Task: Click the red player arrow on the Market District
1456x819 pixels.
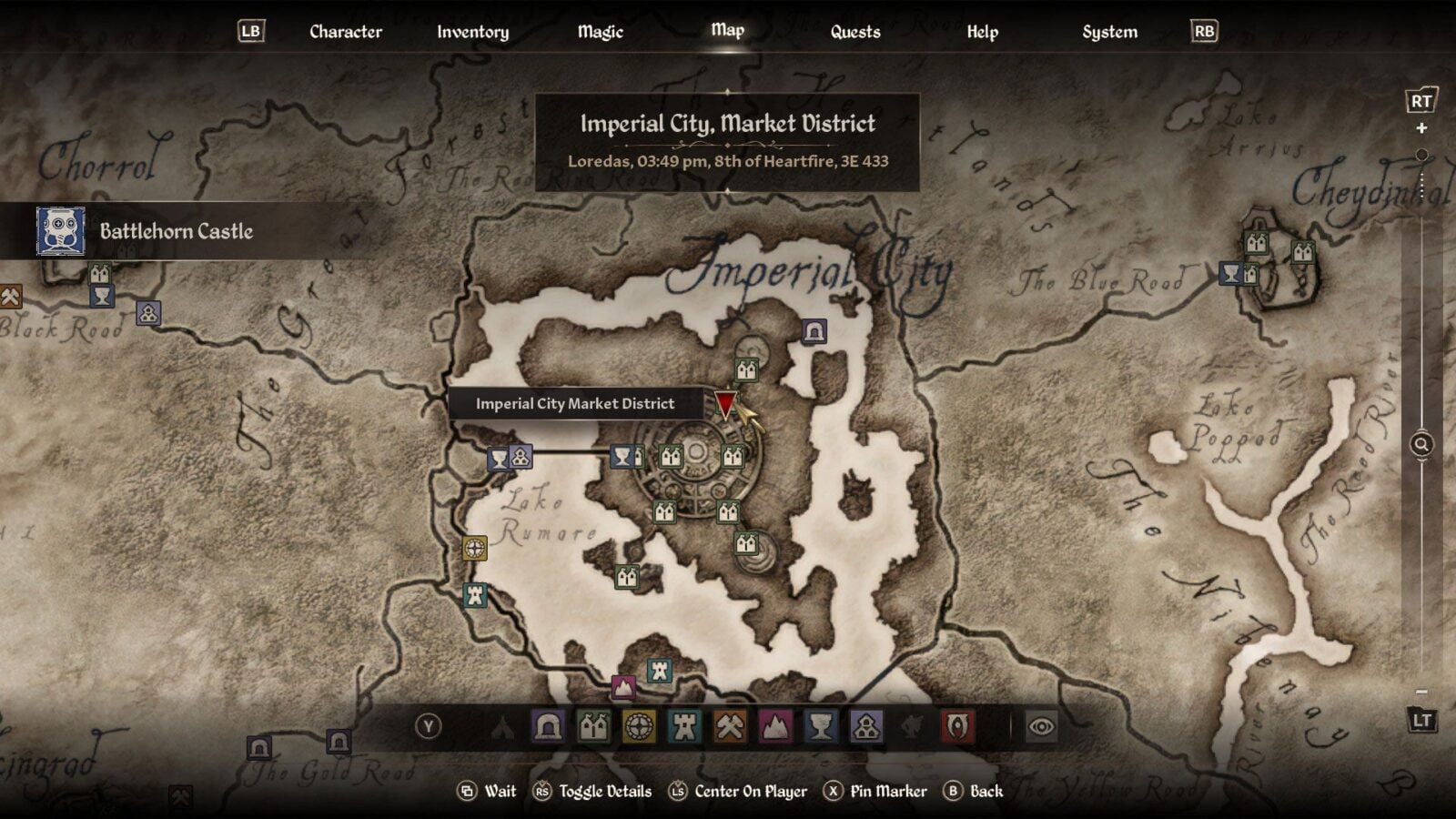Action: [x=723, y=407]
